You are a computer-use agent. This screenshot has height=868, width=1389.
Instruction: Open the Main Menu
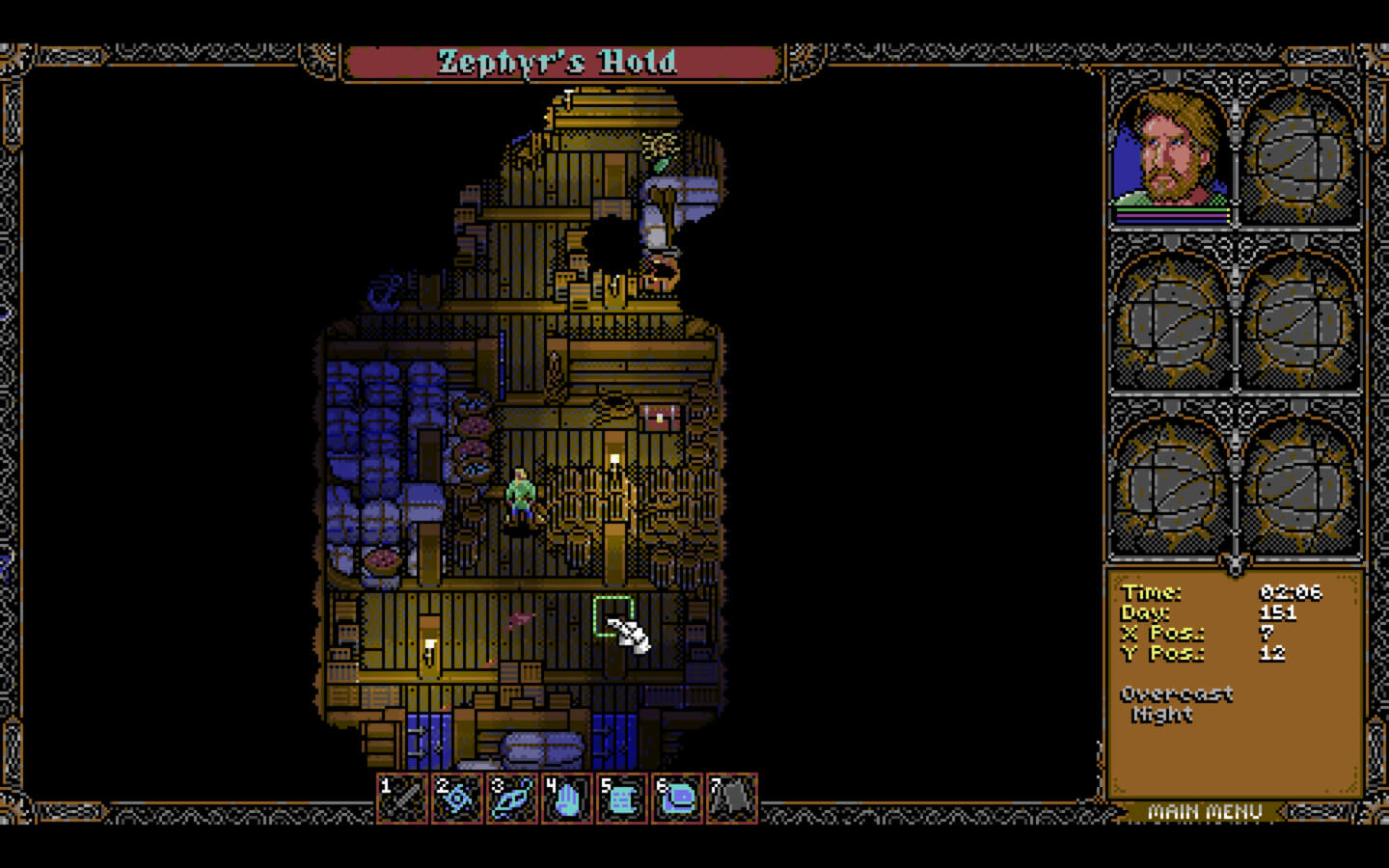point(1205,812)
